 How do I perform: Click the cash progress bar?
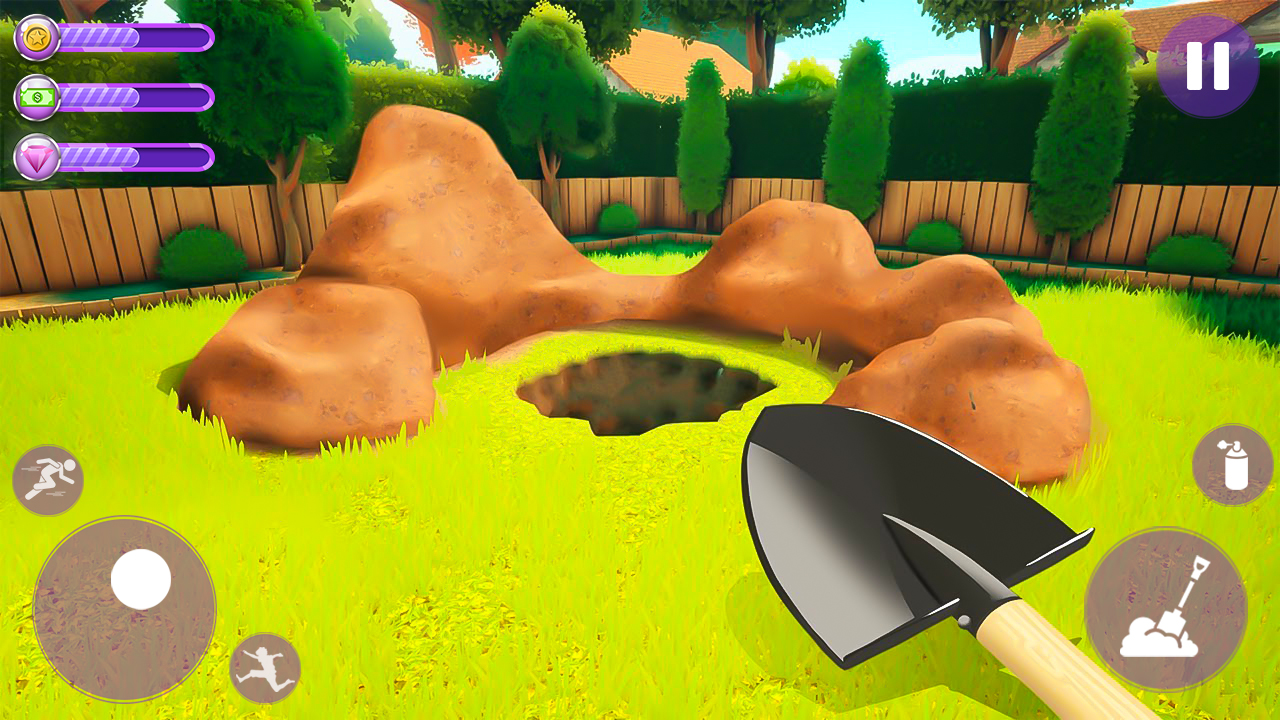click(135, 99)
